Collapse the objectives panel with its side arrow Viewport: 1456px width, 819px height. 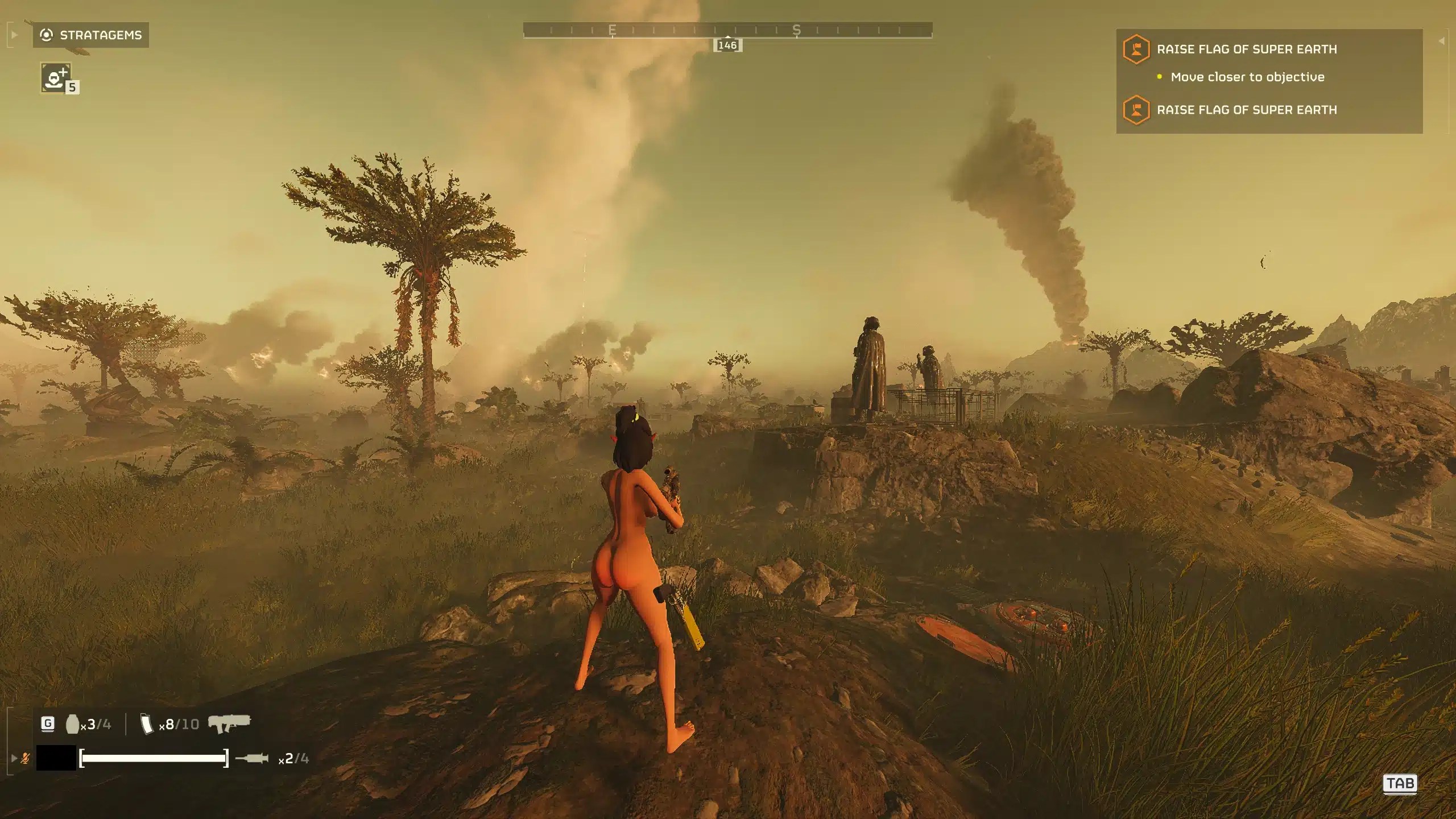pyautogui.click(x=1441, y=41)
